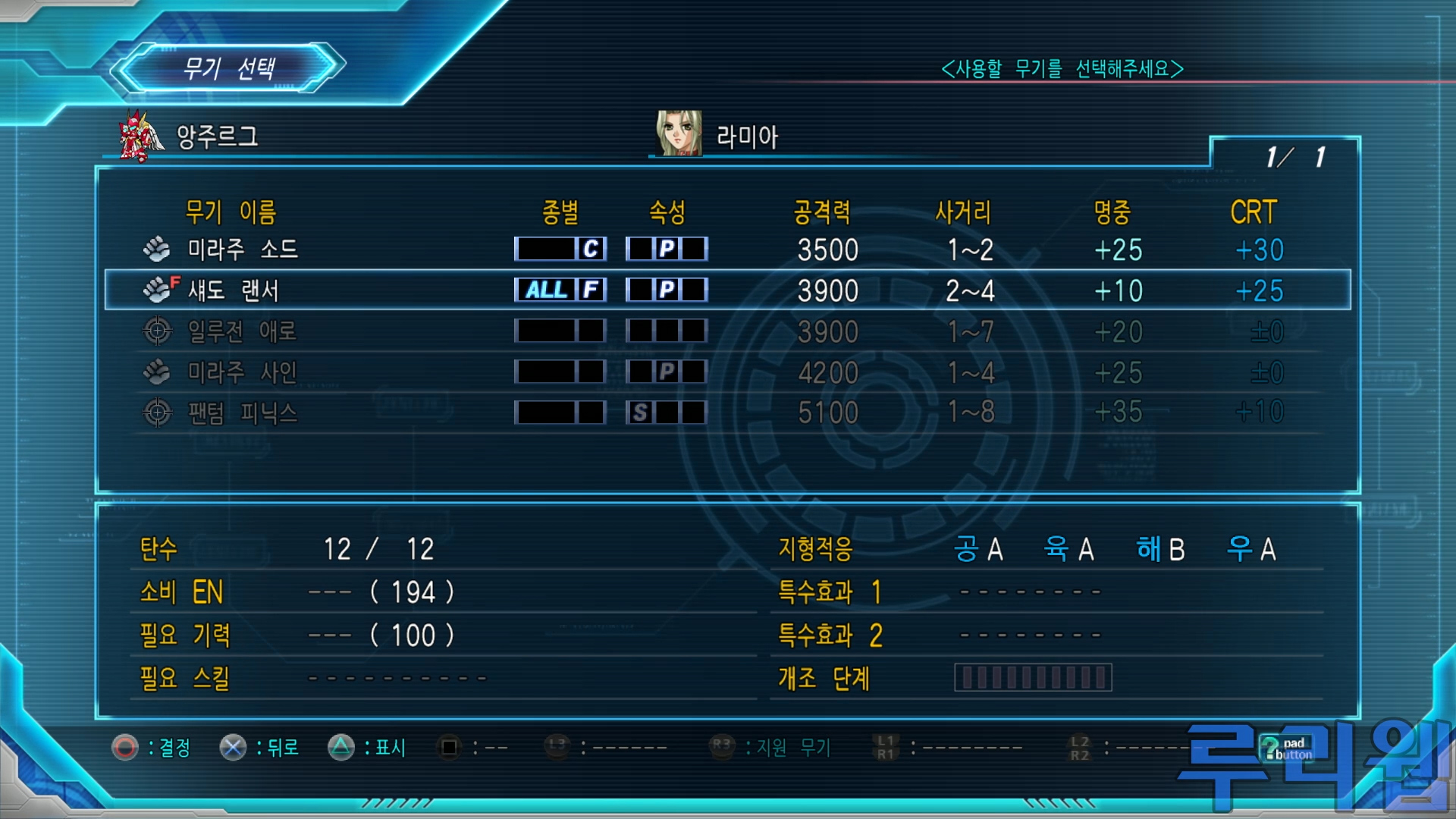Click the 앙주르그 unit icon
Viewport: 1456px width, 819px height.
[140, 136]
